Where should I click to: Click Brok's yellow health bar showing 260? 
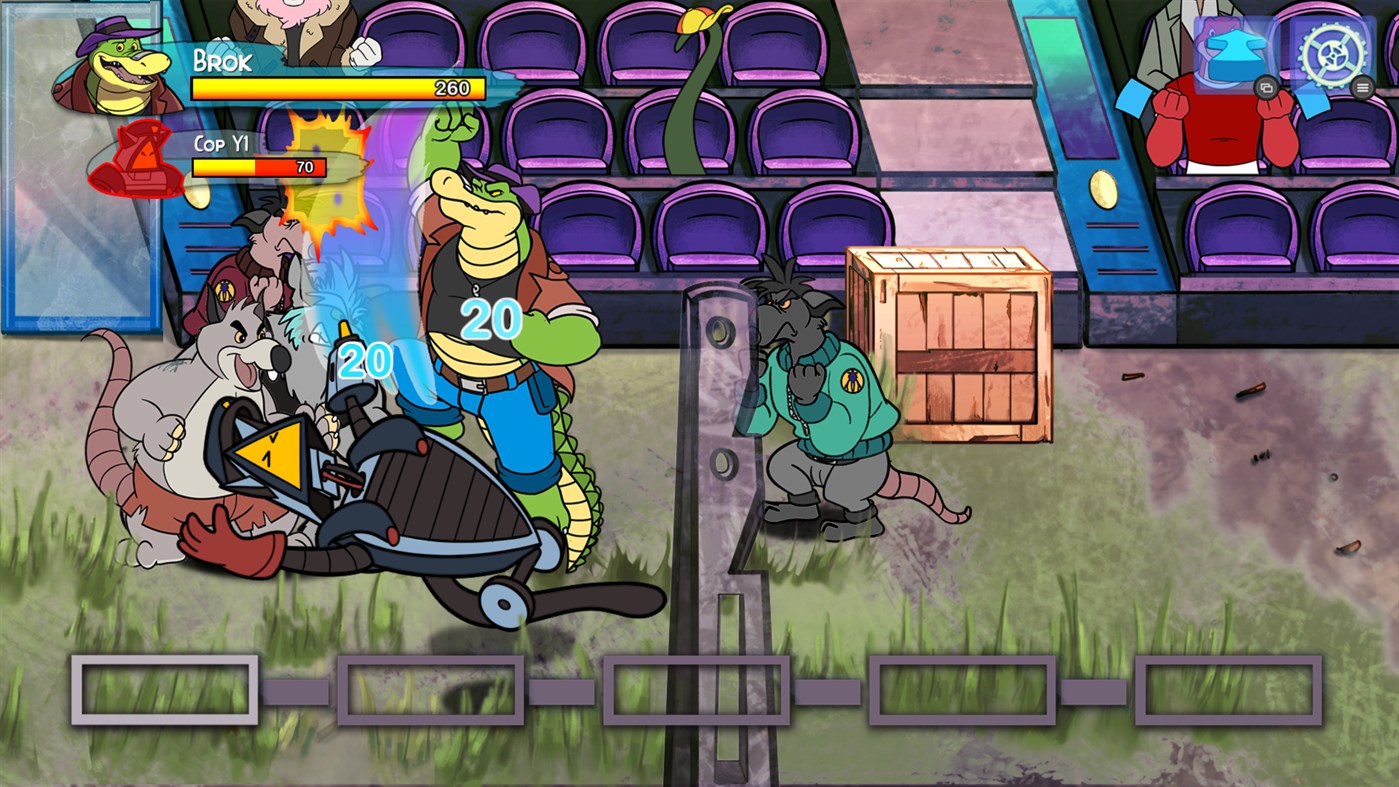click(x=338, y=88)
